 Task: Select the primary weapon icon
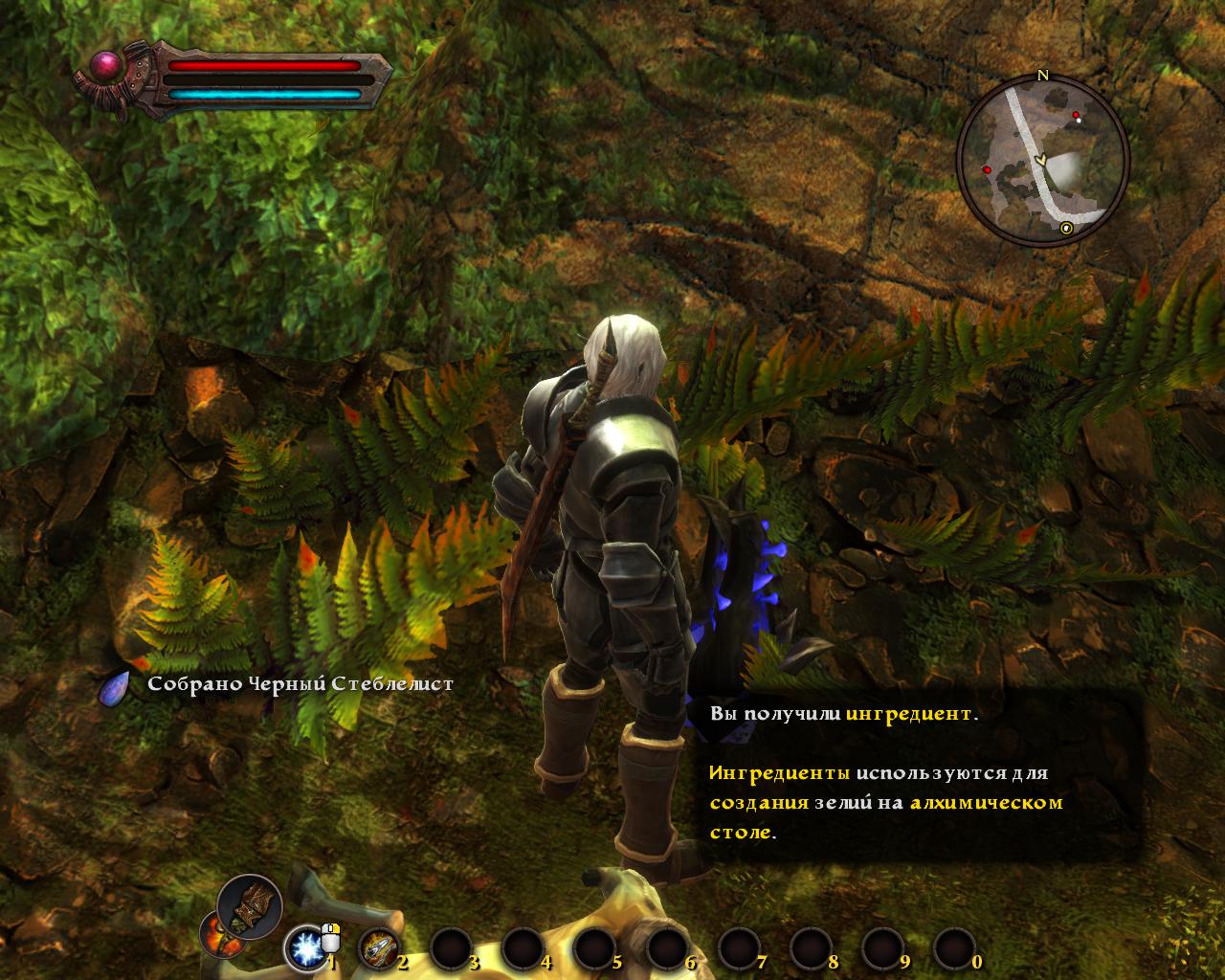click(250, 907)
